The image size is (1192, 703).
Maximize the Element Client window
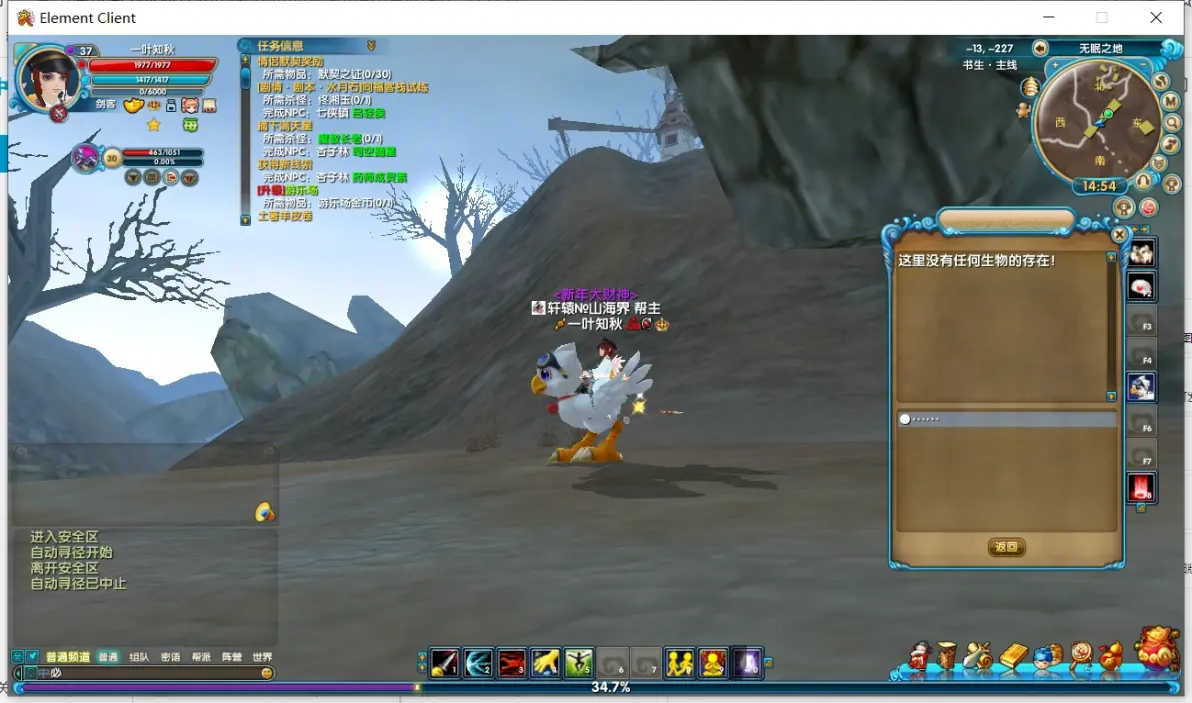(1102, 18)
